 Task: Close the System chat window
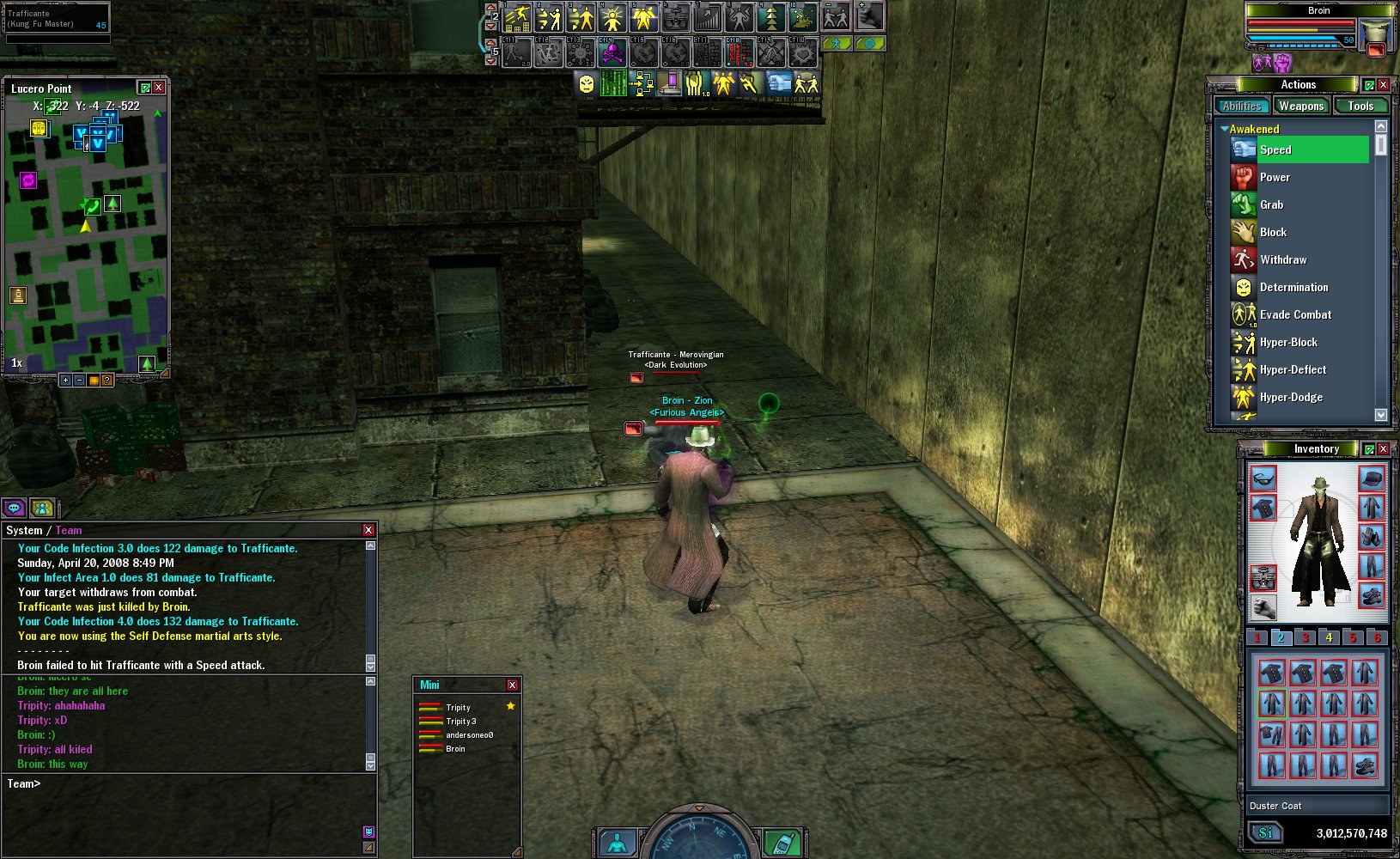[368, 530]
